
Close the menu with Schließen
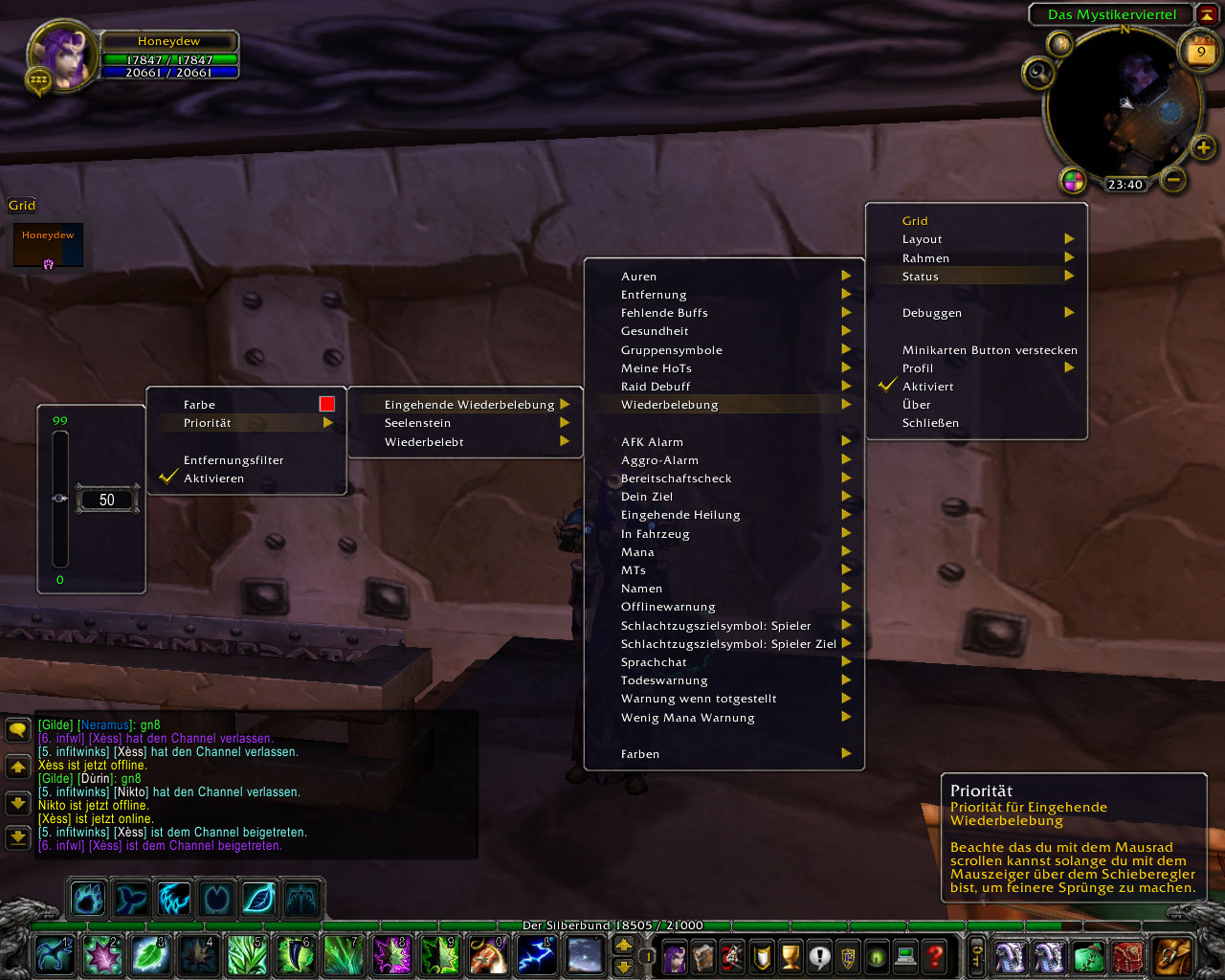click(930, 423)
